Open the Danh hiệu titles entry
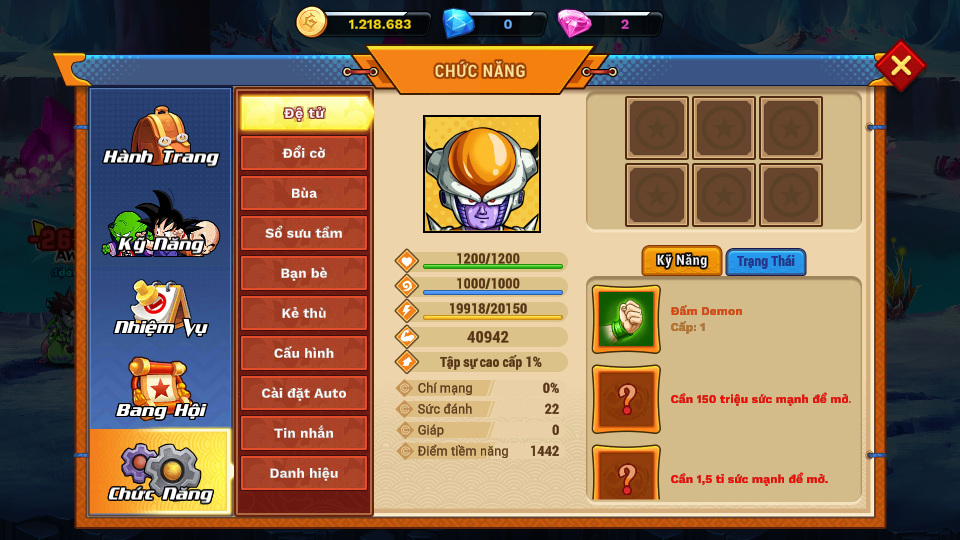 (304, 473)
